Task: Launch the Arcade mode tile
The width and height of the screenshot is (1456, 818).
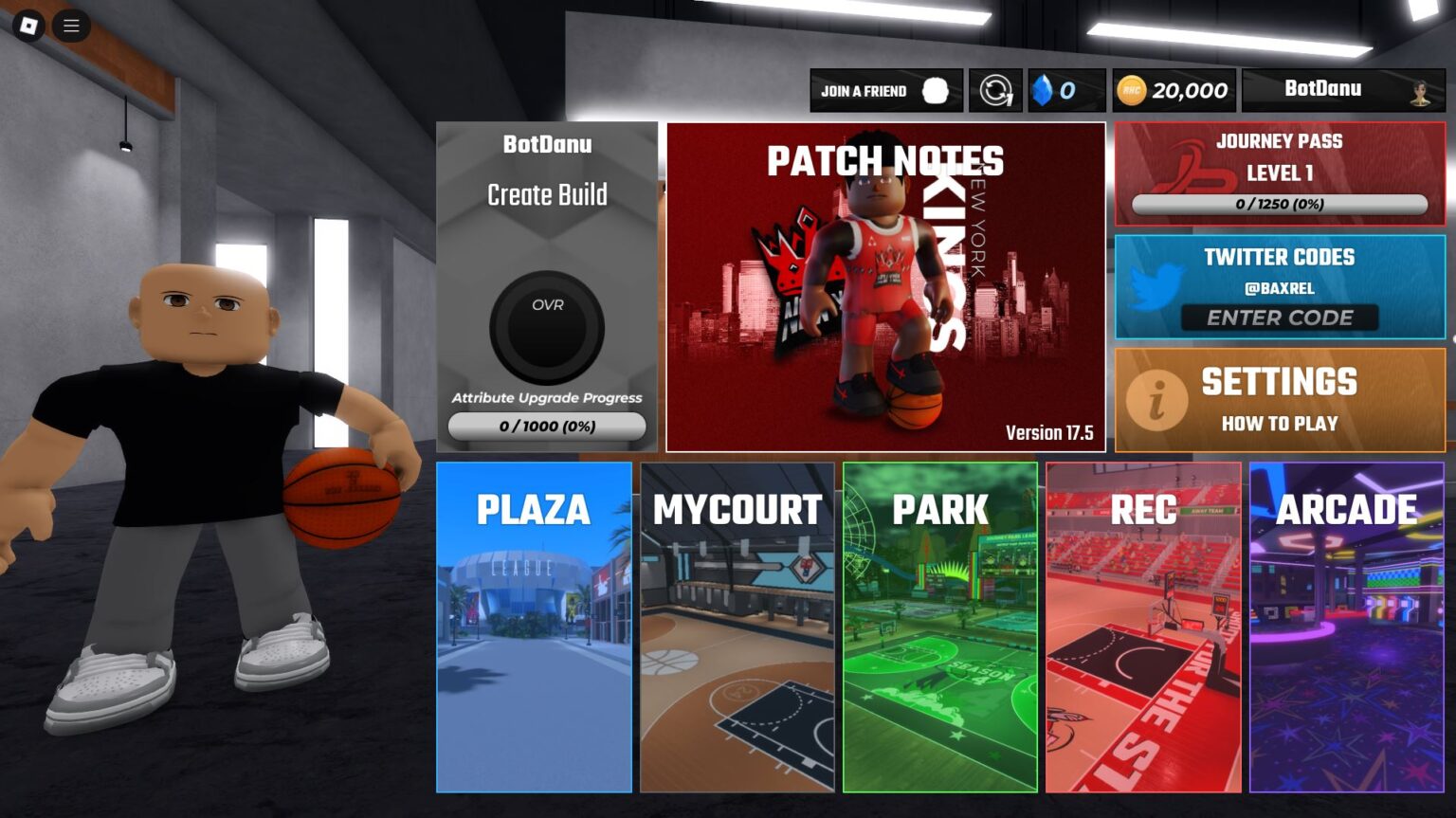Action: coord(1347,627)
